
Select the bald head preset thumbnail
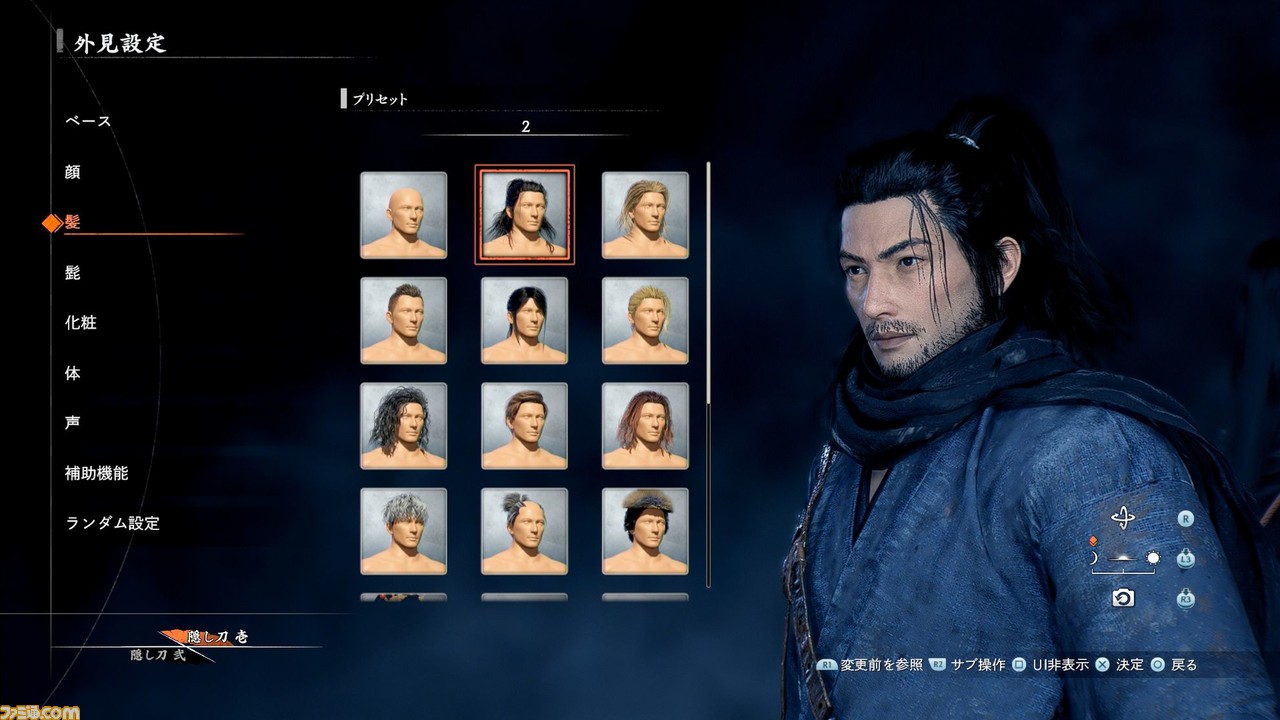pyautogui.click(x=404, y=214)
